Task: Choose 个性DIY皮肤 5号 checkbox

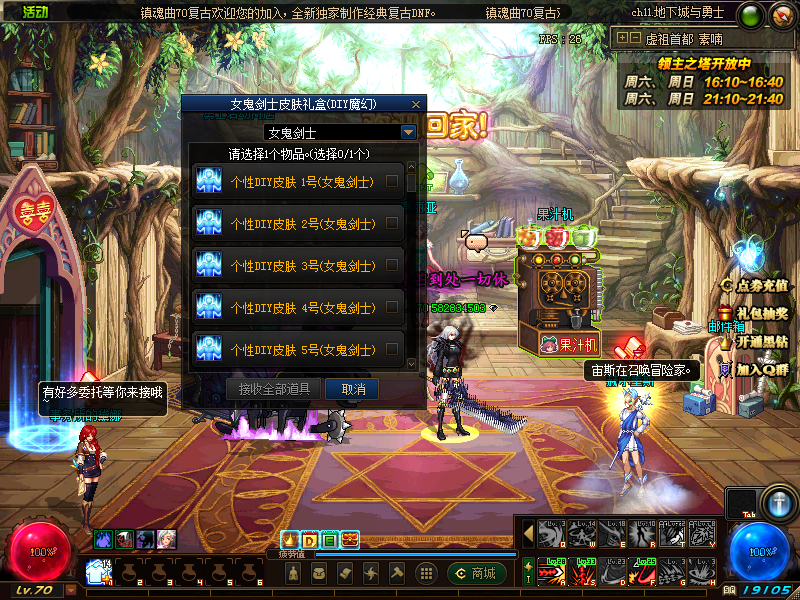Action: 392,350
